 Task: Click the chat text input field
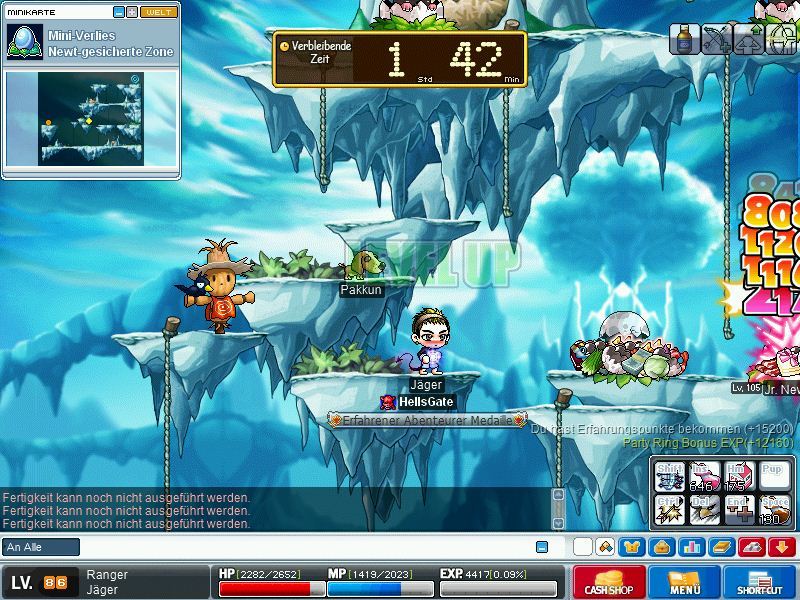click(x=300, y=547)
